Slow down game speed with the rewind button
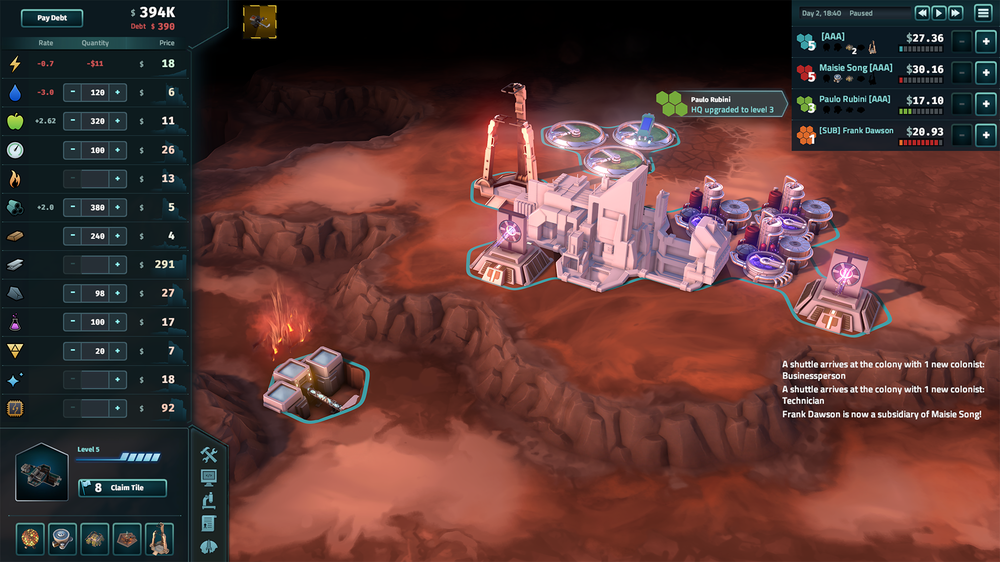The width and height of the screenshot is (1000, 562). [923, 13]
